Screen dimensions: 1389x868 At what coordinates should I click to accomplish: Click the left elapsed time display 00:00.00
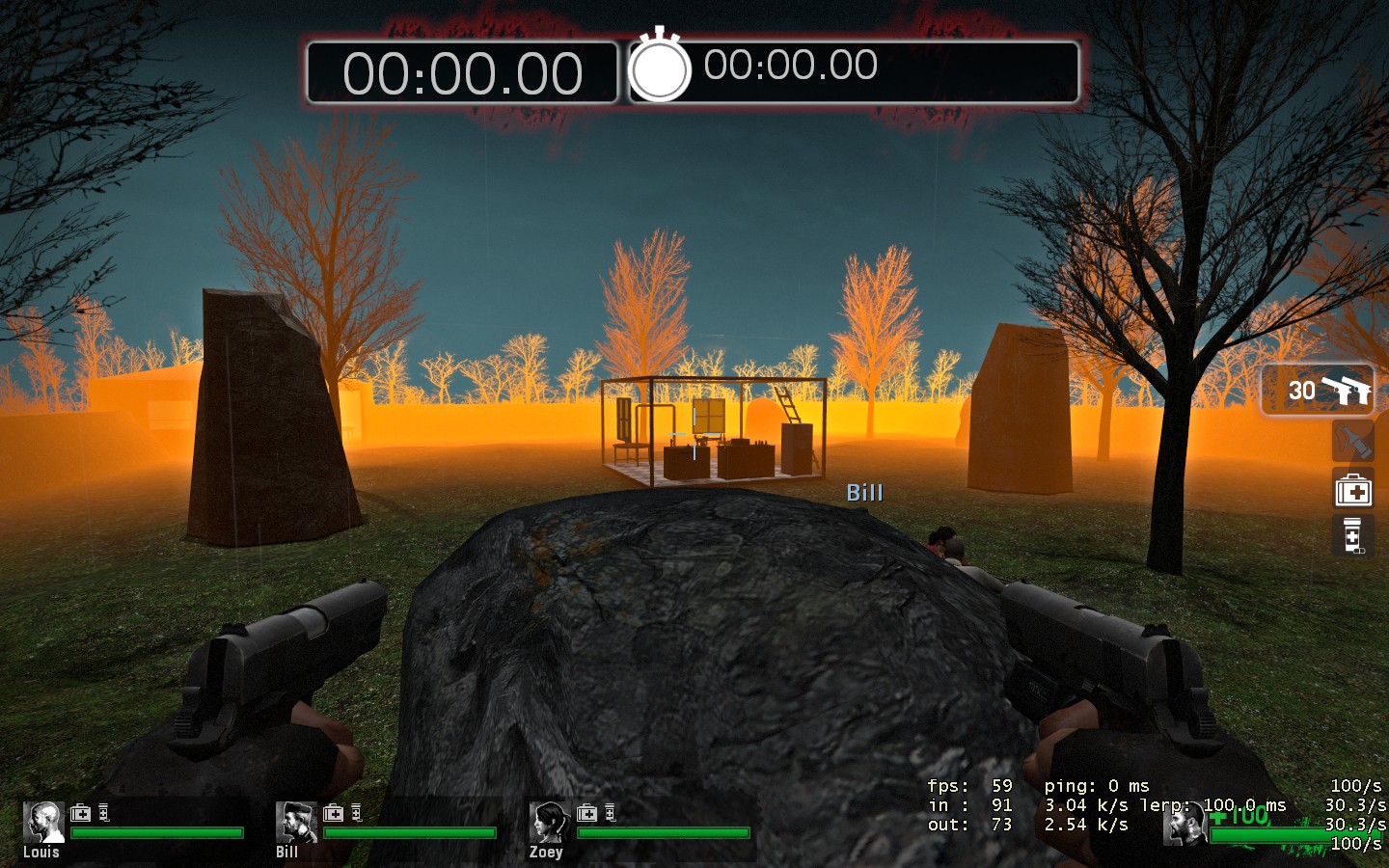[x=461, y=72]
